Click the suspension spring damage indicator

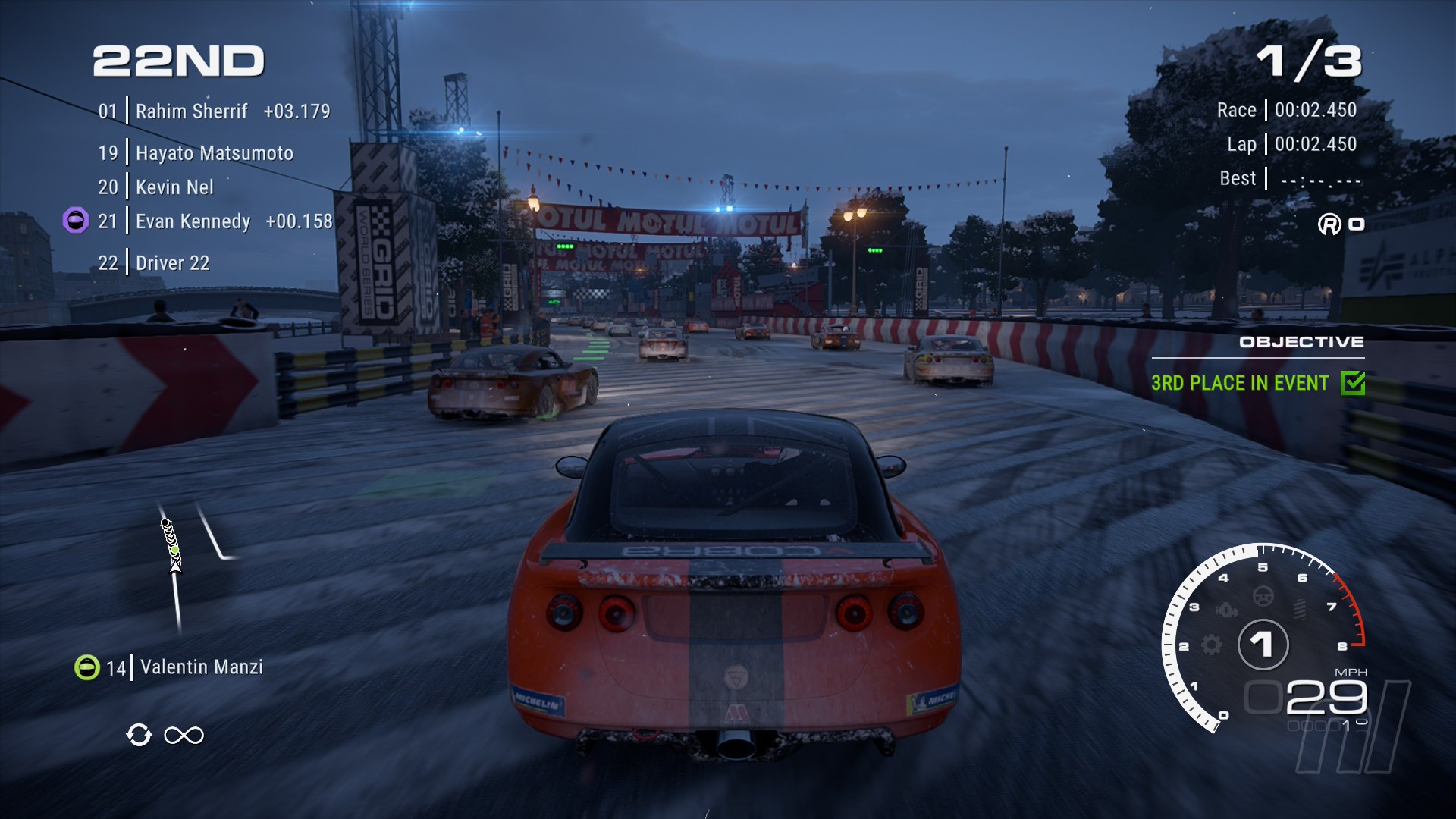[x=1299, y=609]
